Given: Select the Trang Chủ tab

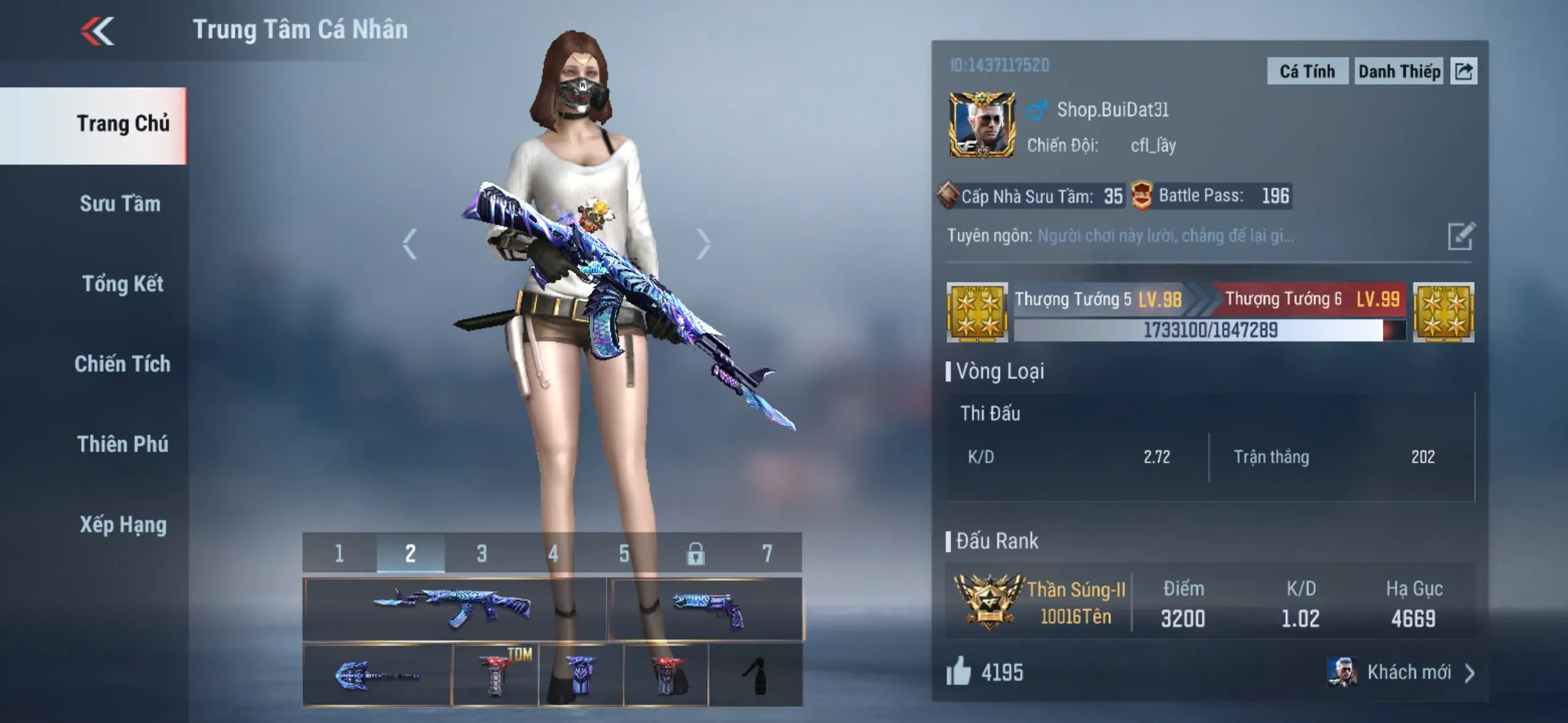Looking at the screenshot, I should tap(123, 124).
